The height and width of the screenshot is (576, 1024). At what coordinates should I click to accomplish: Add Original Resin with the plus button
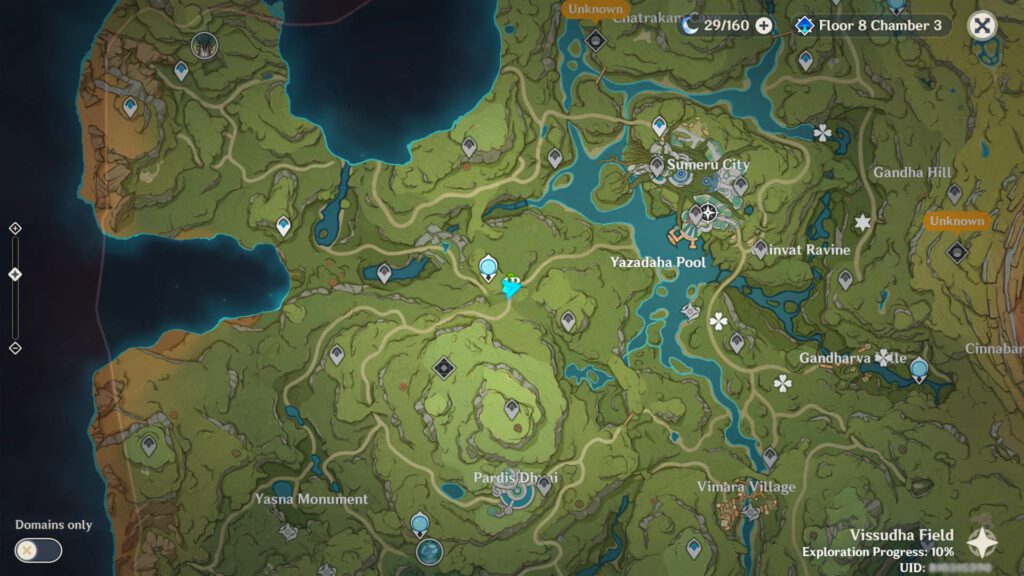tap(764, 26)
